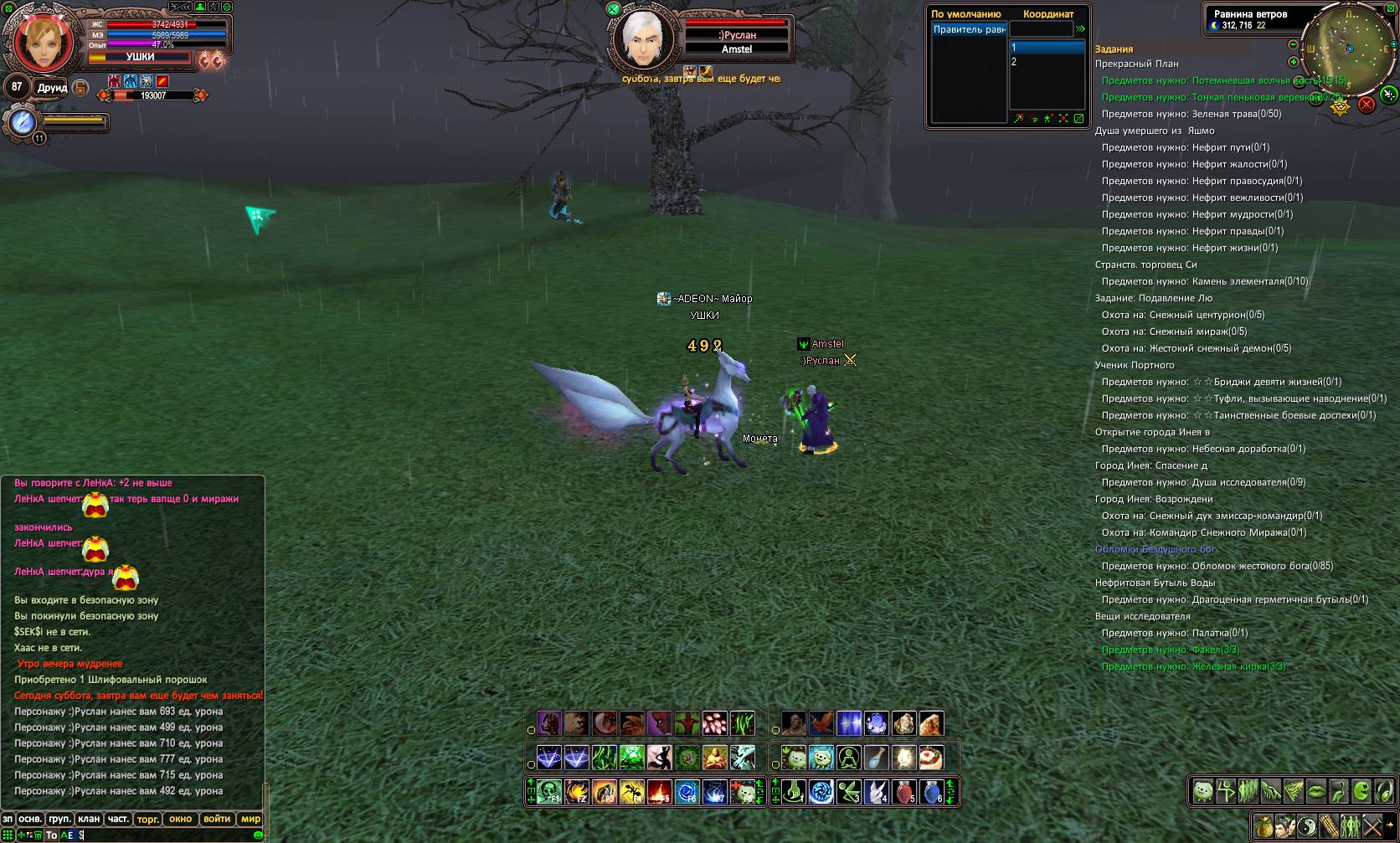
Task: Cast the blue swirl skill on F6
Action: (687, 791)
